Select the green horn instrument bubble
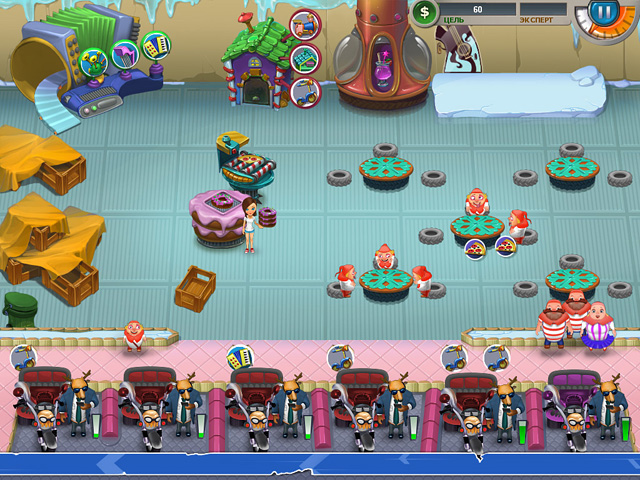This screenshot has width=640, height=480. pos(95,62)
